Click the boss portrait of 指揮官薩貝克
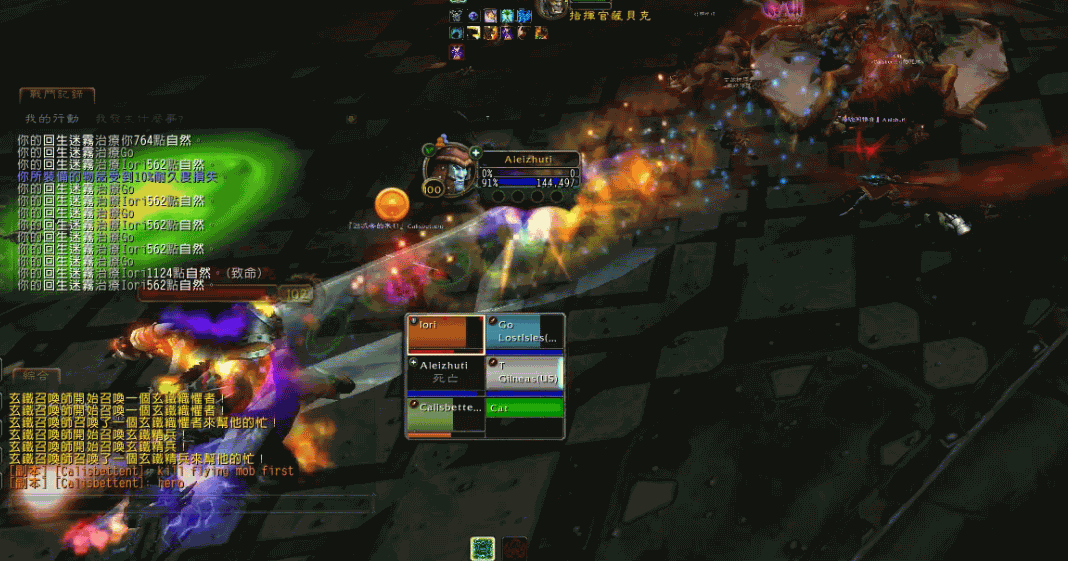The image size is (1068, 561). [x=553, y=8]
